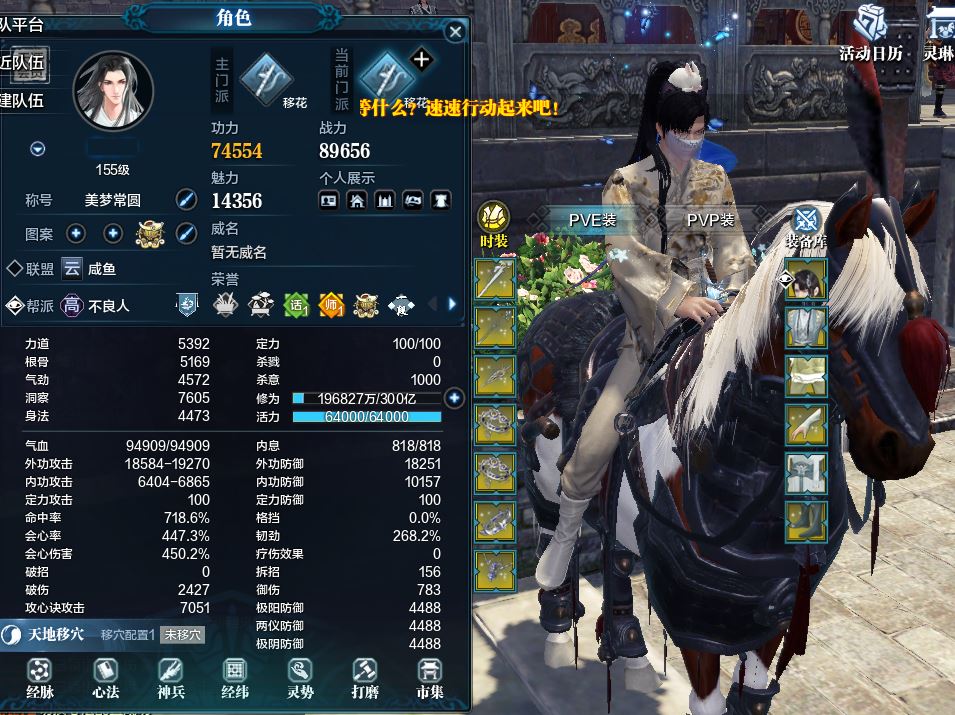Image resolution: width=955 pixels, height=715 pixels.
Task: Switch to the PVE装 equipment tab
Action: [592, 220]
